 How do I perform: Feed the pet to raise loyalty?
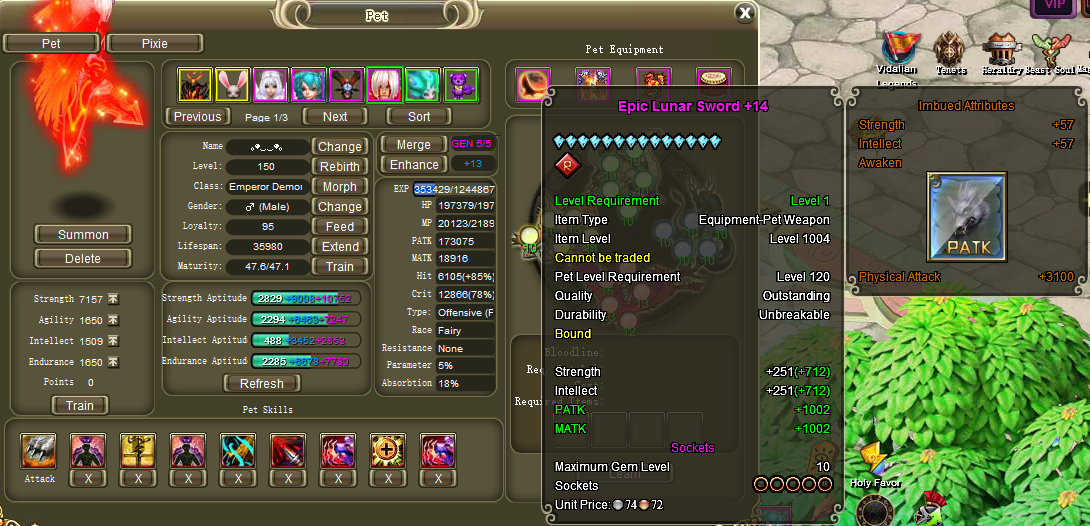click(x=340, y=227)
